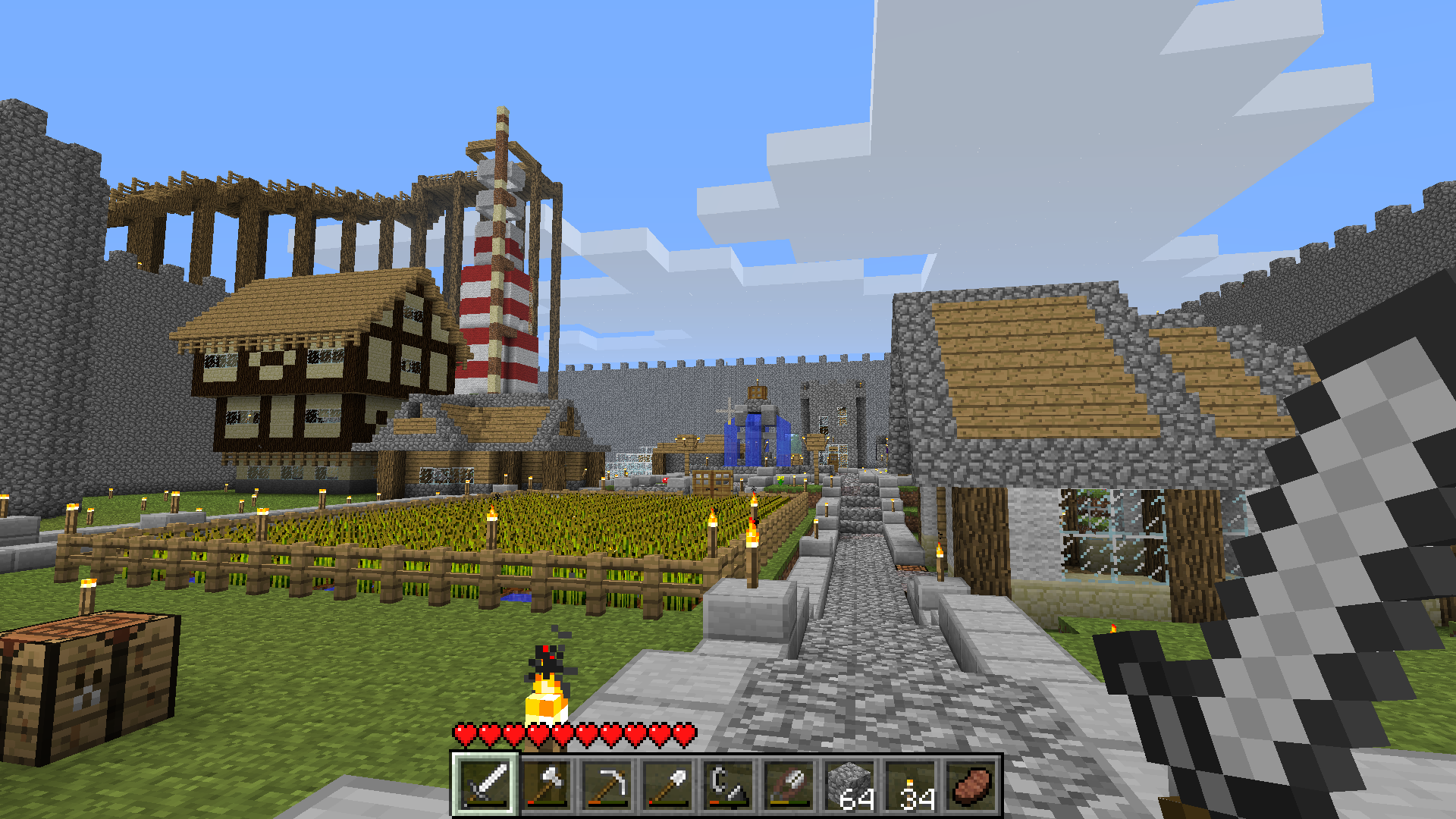Select the cobblestone stack of 64
The image size is (1456, 819).
pos(849,785)
